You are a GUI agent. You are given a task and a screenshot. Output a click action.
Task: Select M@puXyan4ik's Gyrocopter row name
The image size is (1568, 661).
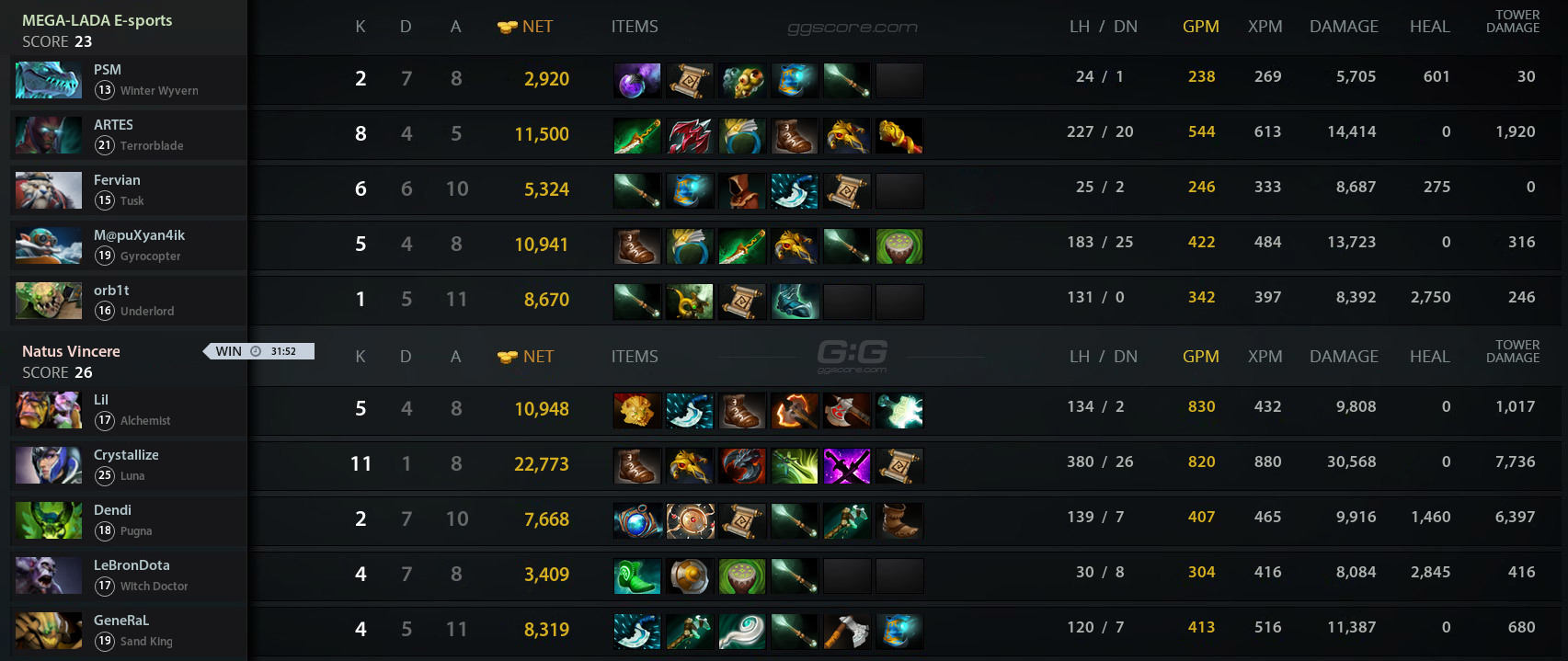[139, 235]
